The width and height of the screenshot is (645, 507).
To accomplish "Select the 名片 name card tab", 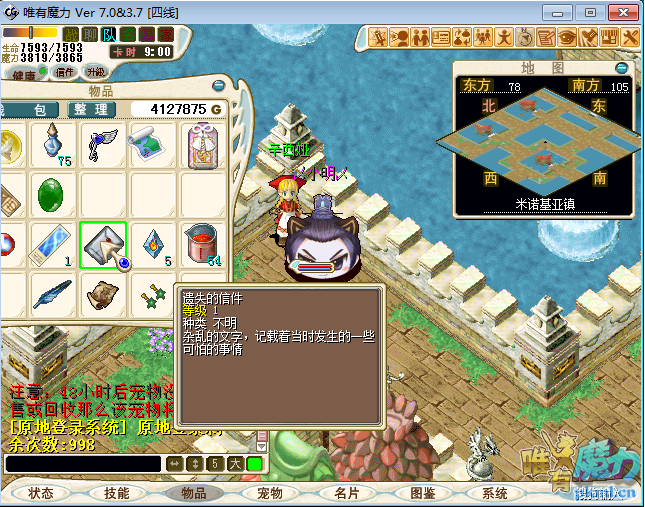I will tap(347, 493).
